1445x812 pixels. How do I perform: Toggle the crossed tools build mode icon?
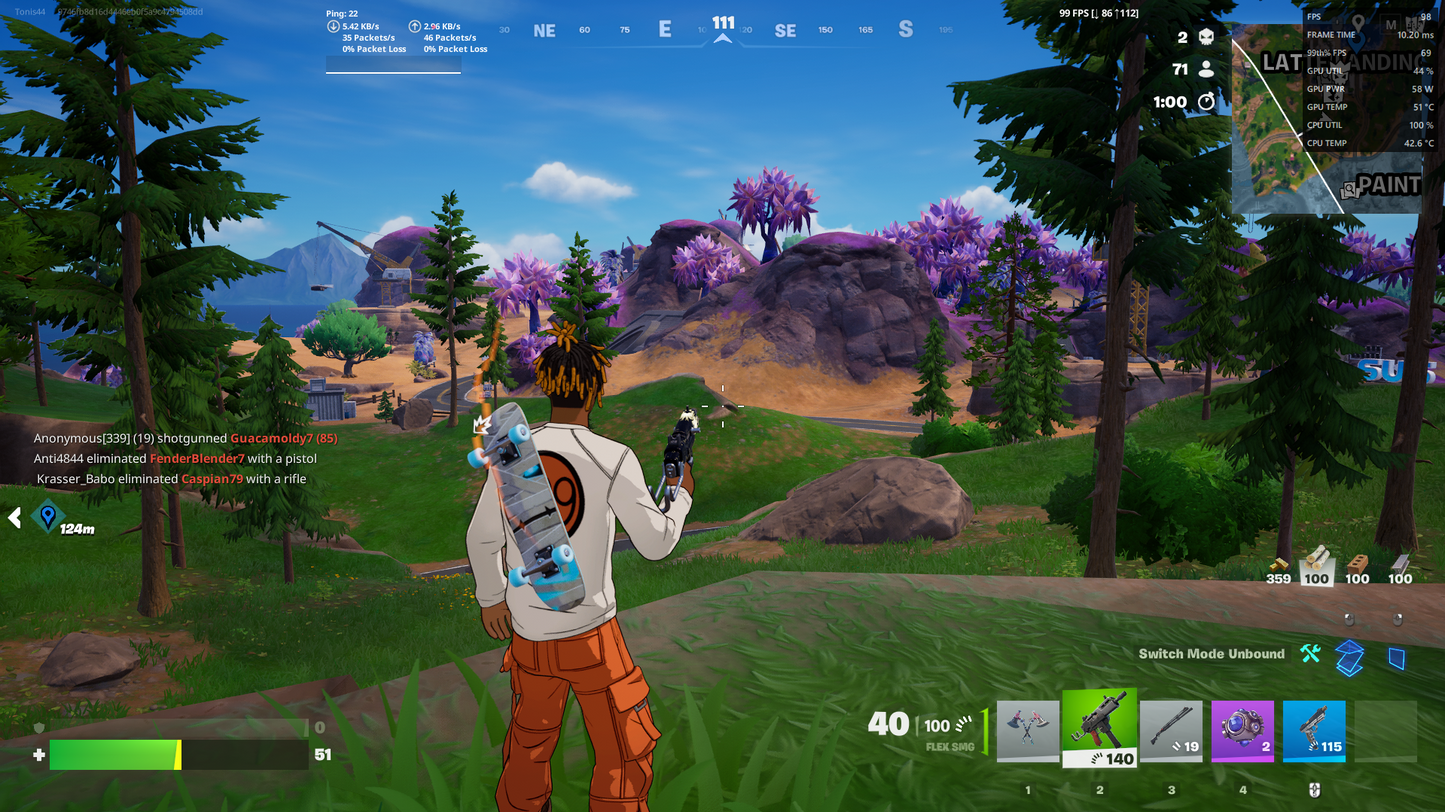(x=1310, y=654)
